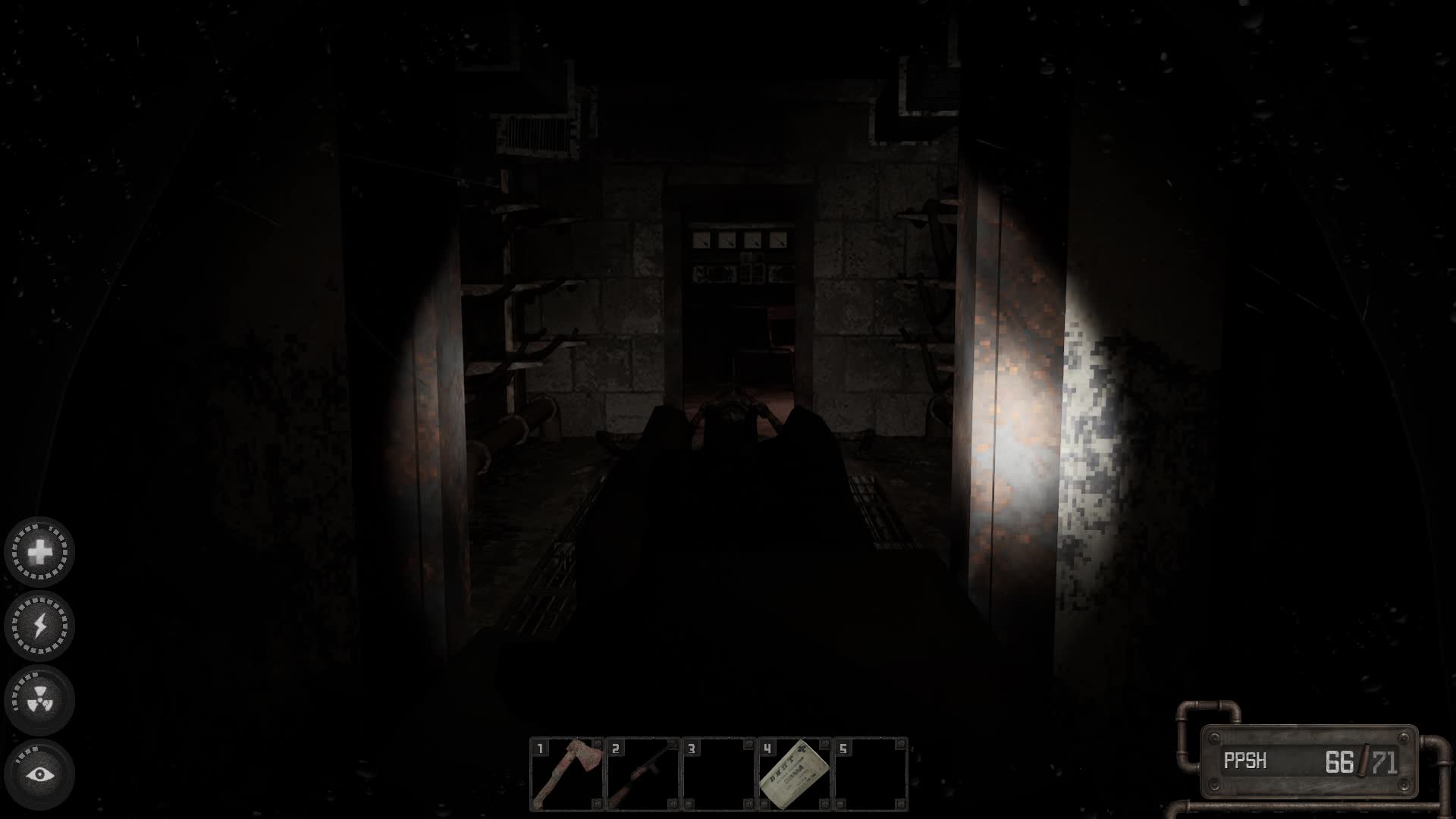Click the health cross HUD indicator

tap(40, 552)
